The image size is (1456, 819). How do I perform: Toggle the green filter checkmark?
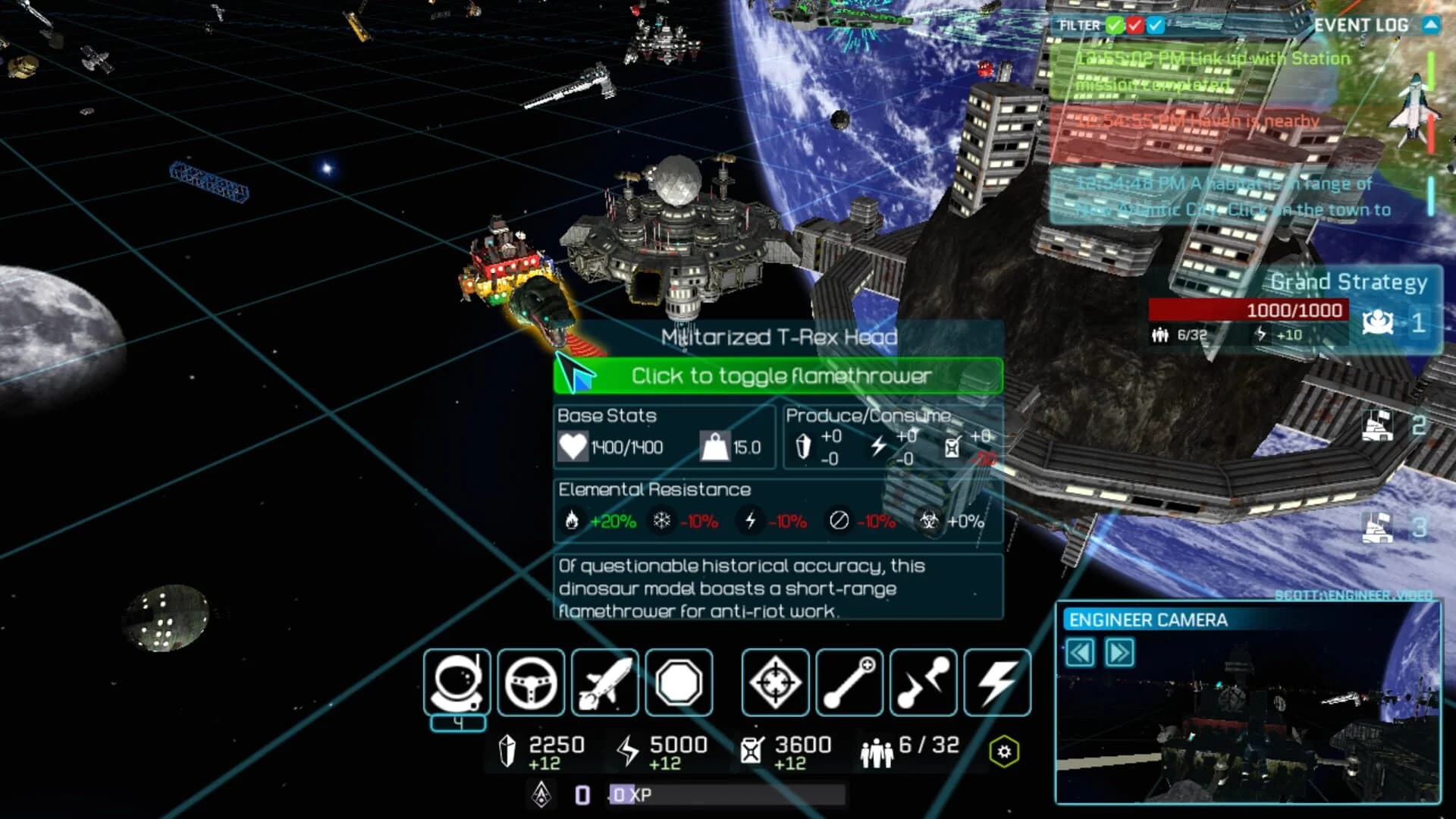pos(1114,25)
